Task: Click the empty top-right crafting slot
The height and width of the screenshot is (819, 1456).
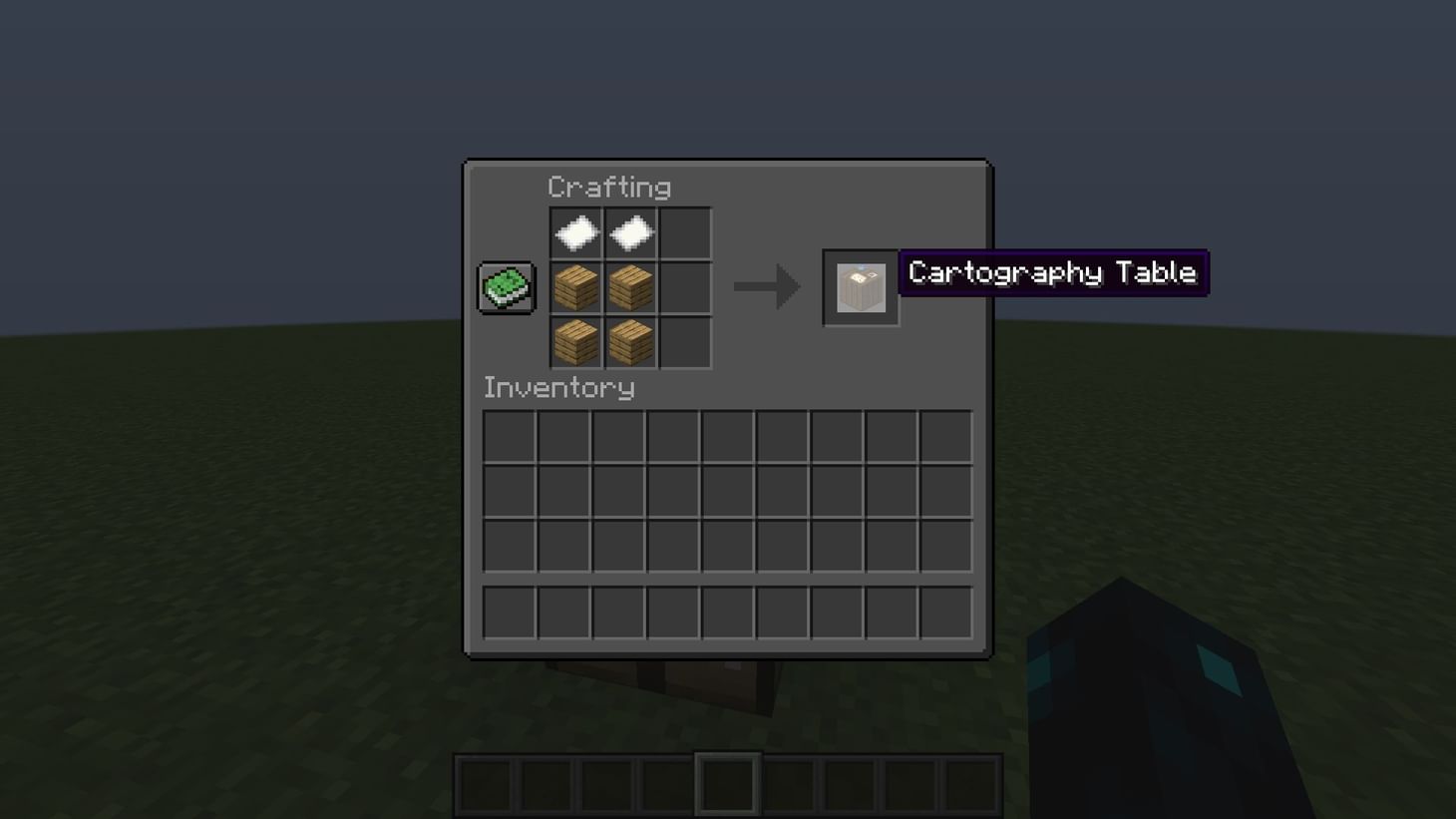Action: (685, 231)
